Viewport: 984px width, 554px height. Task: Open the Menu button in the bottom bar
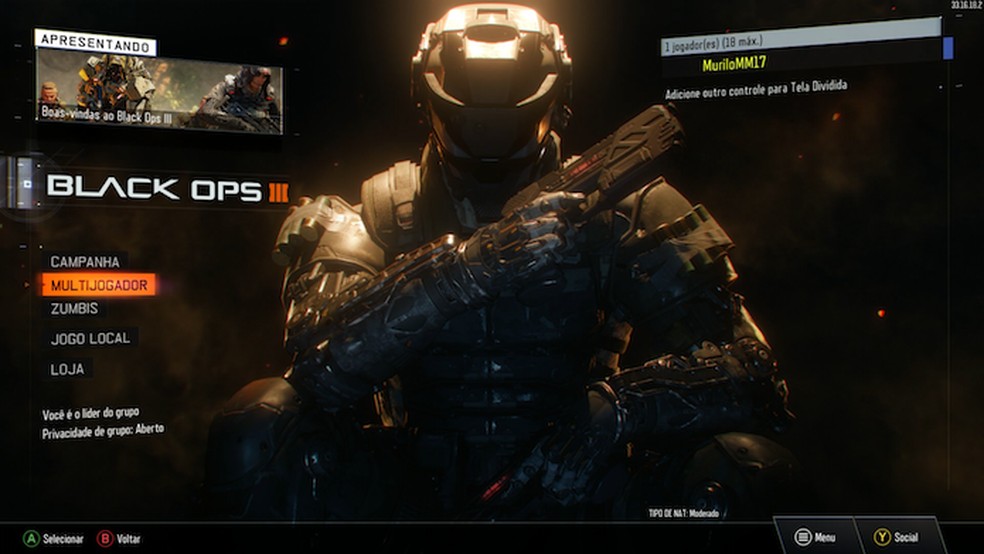[x=815, y=537]
